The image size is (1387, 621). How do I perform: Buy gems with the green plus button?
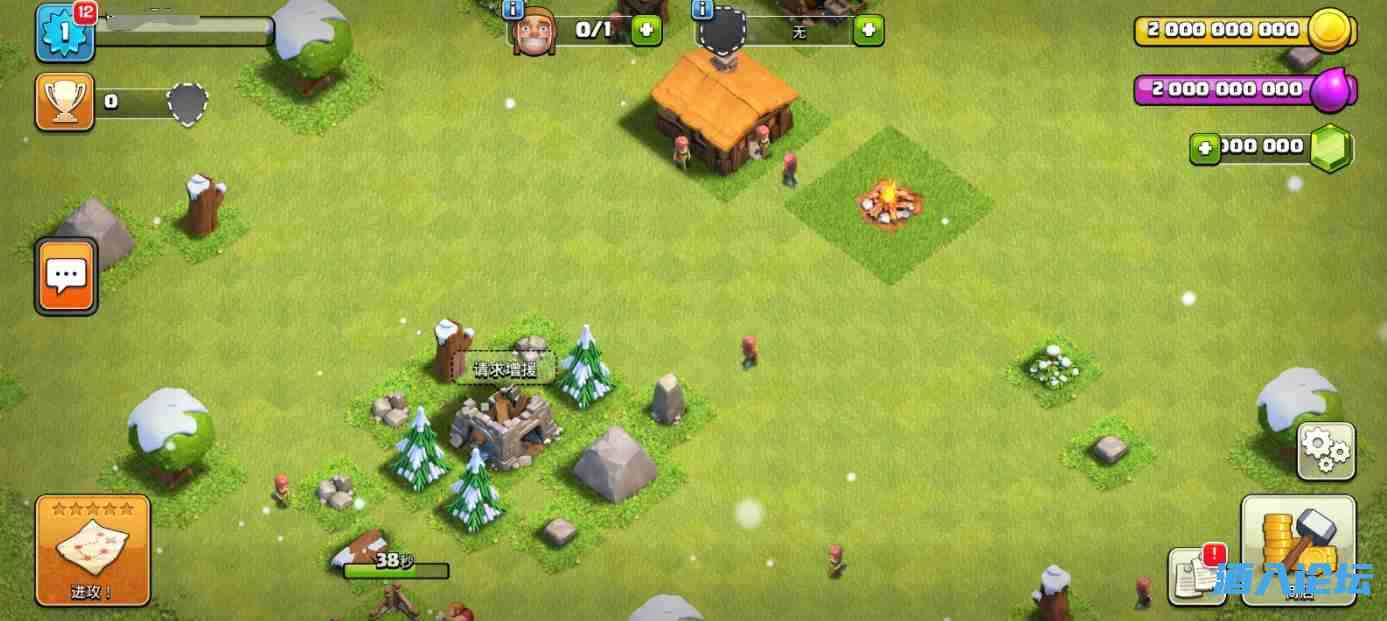[x=1205, y=149]
